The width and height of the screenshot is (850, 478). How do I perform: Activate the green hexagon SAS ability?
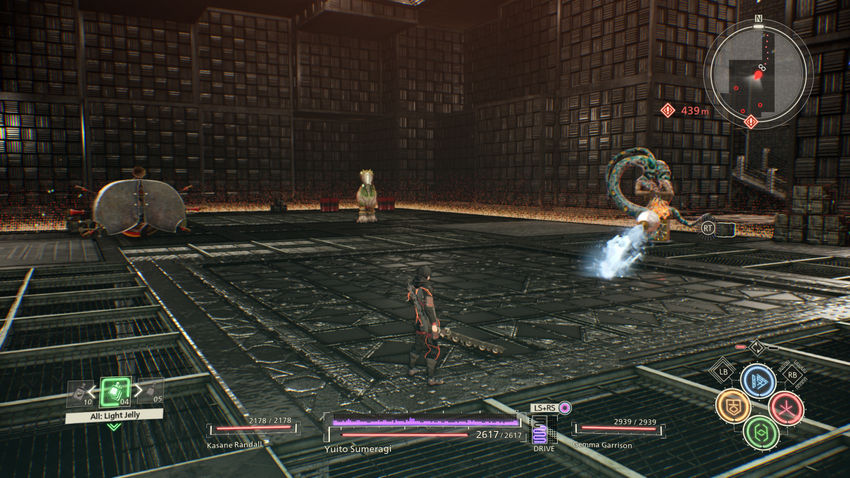760,432
